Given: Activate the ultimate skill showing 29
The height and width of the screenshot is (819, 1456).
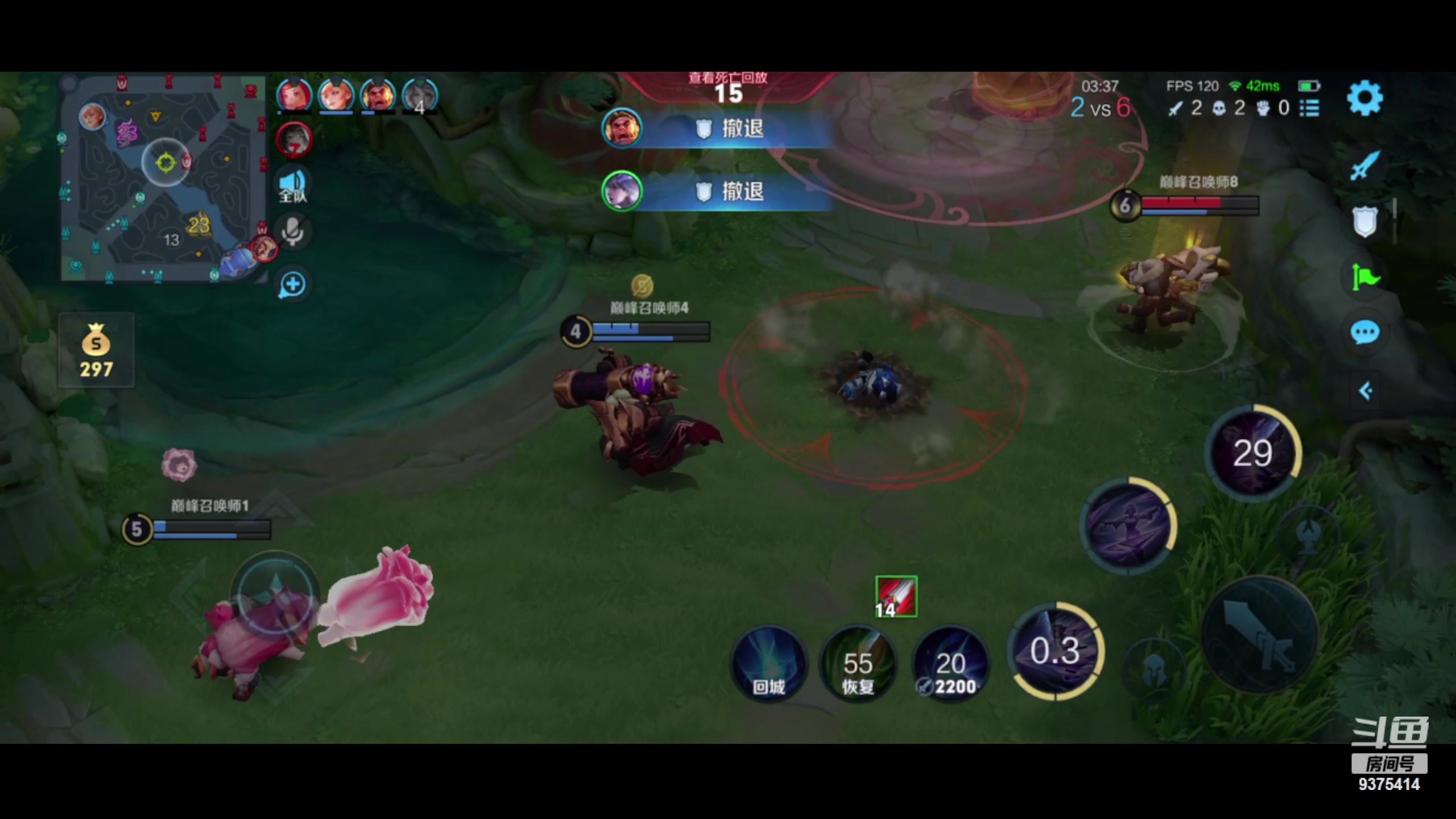Looking at the screenshot, I should tap(1253, 453).
